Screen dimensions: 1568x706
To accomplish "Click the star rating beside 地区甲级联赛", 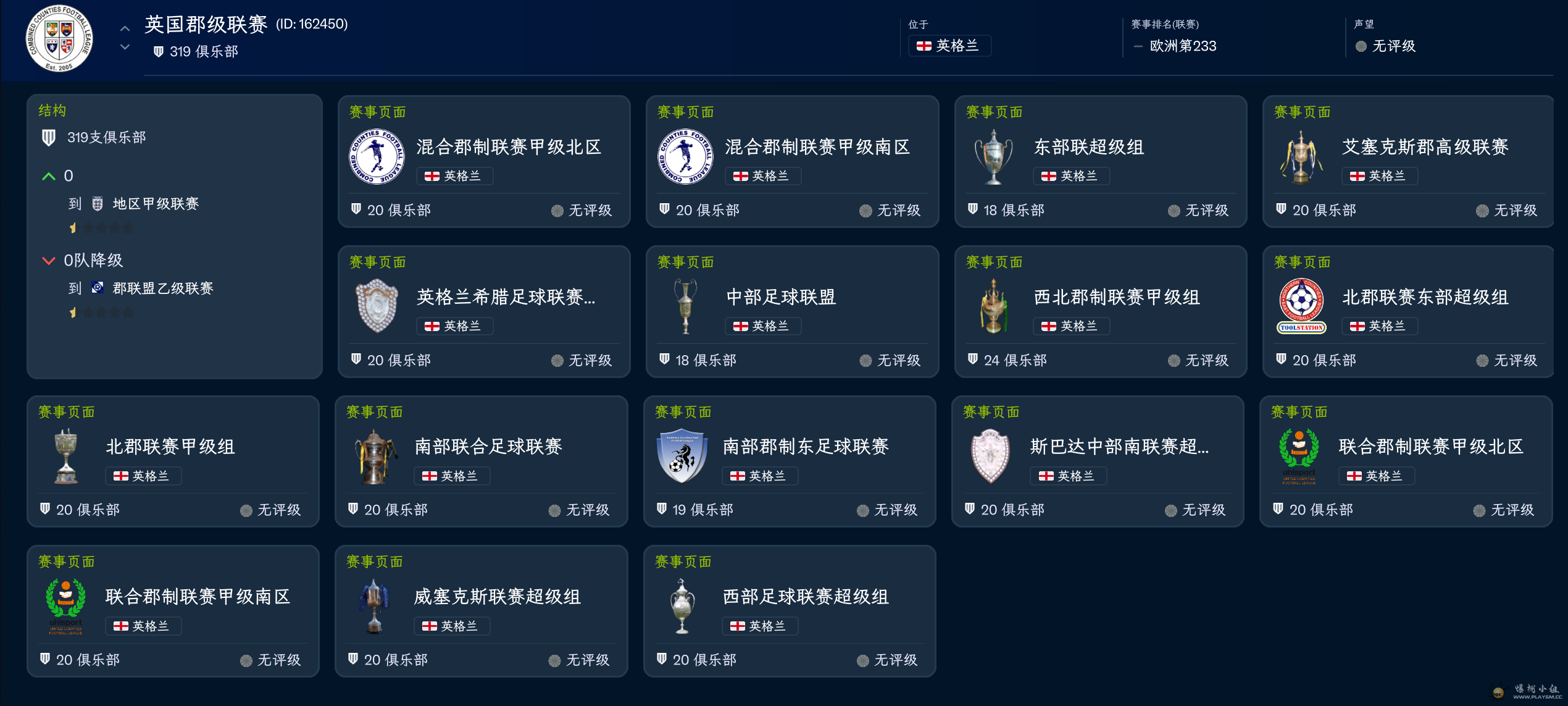I will (x=102, y=227).
